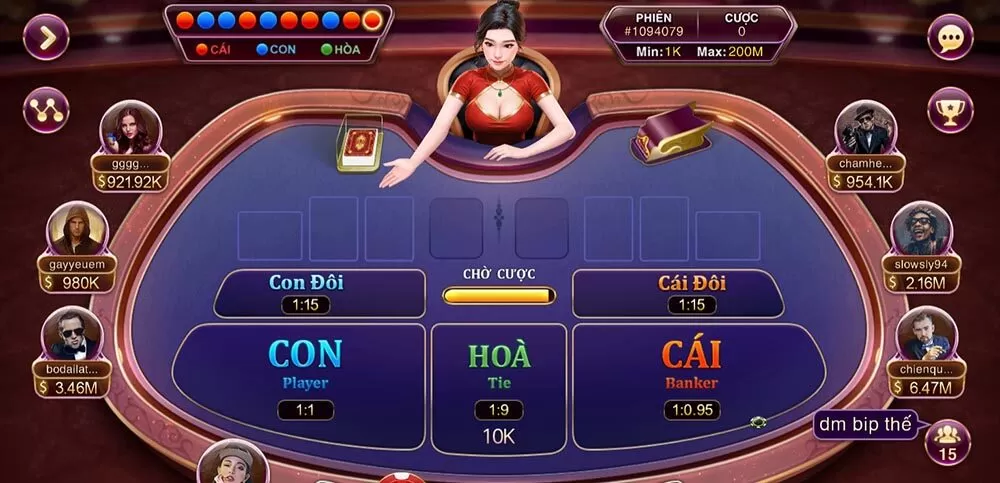Open gayyeuem's player avatar
This screenshot has height=483, width=1000.
(x=76, y=230)
